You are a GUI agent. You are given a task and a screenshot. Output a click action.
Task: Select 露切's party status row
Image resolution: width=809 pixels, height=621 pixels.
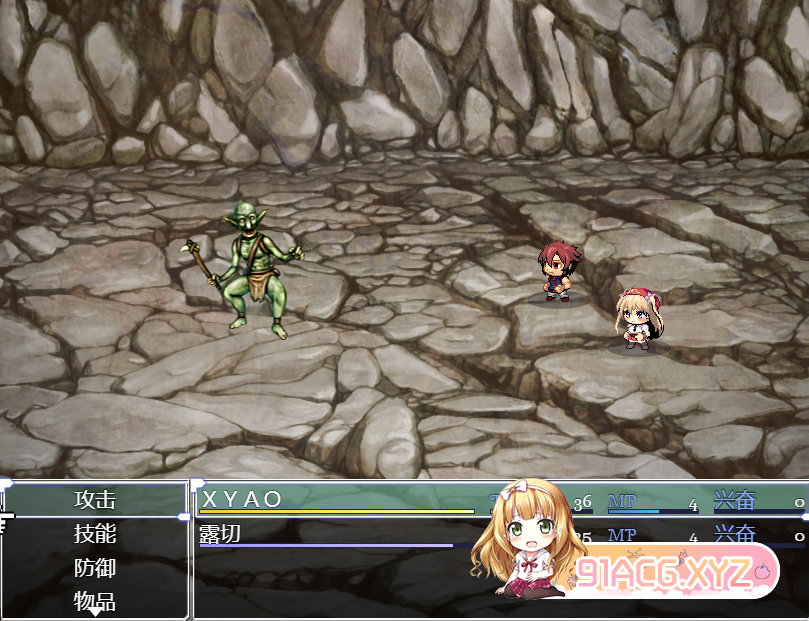click(x=340, y=535)
